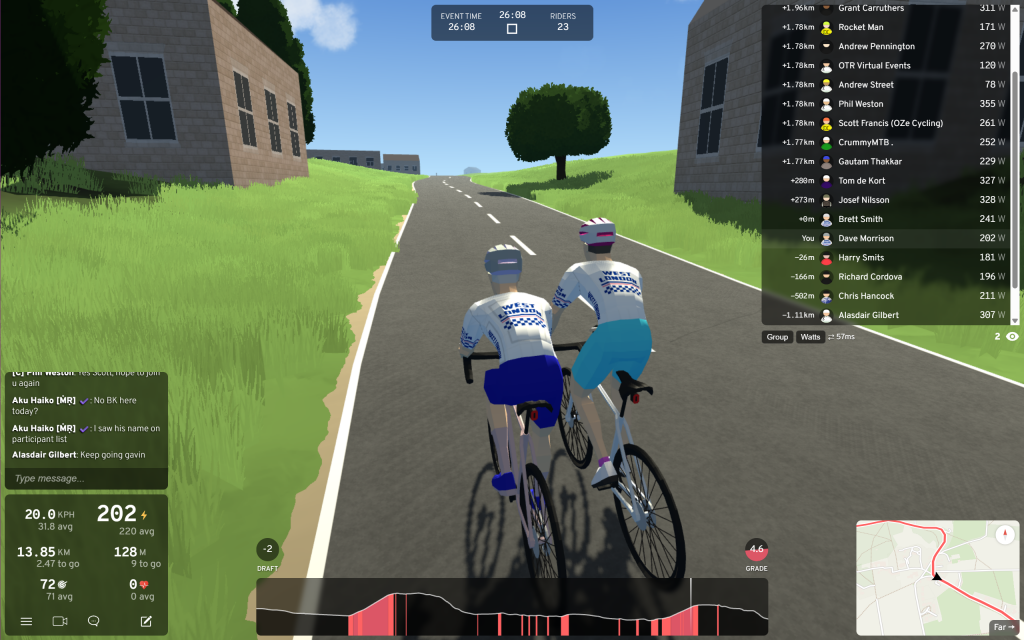The image size is (1024, 640).
Task: Select Phil Weston in rider list
Action: click(860, 104)
